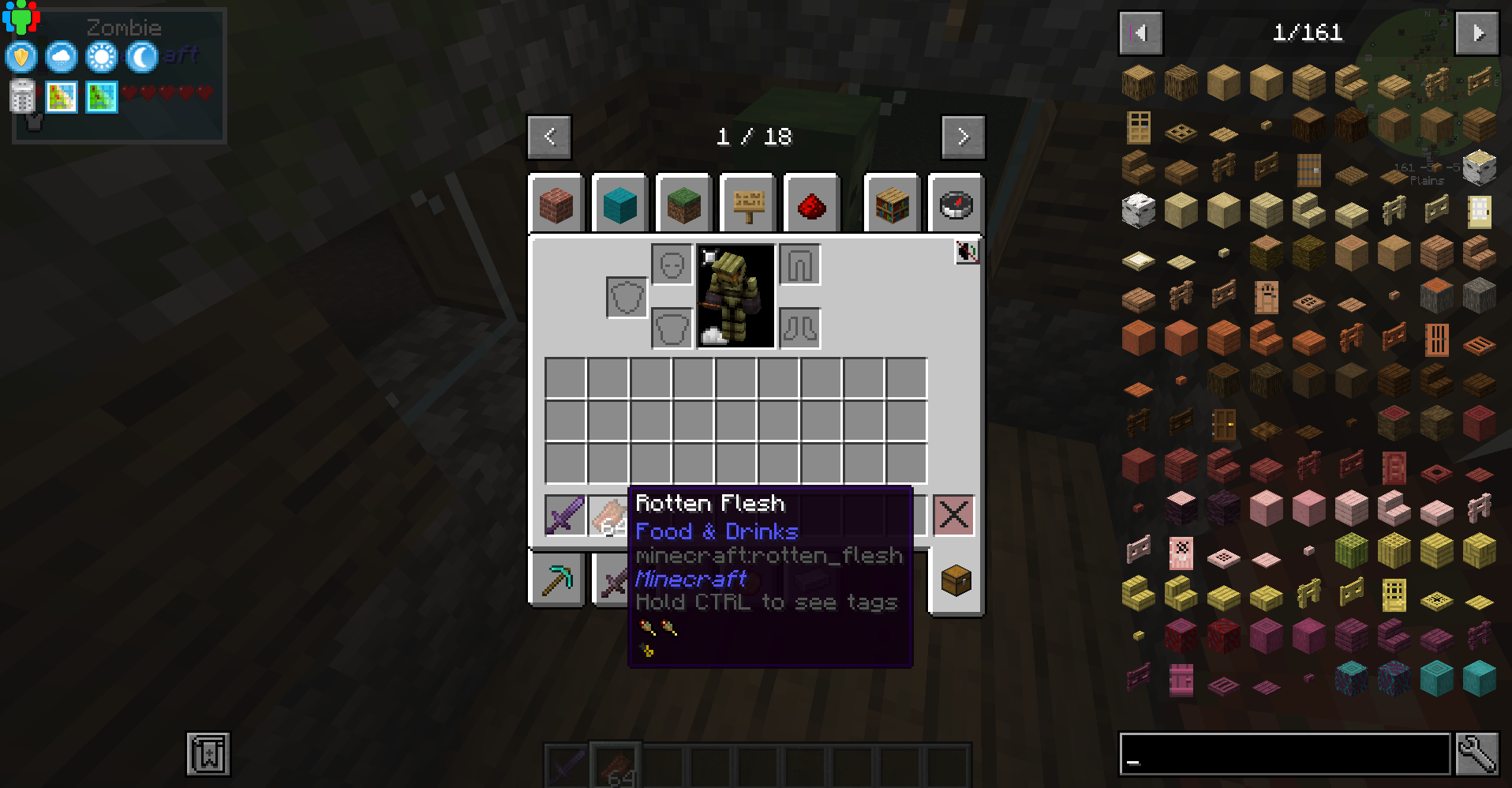Click the moon icon in the top-left panel
1512x788 pixels.
tap(140, 57)
